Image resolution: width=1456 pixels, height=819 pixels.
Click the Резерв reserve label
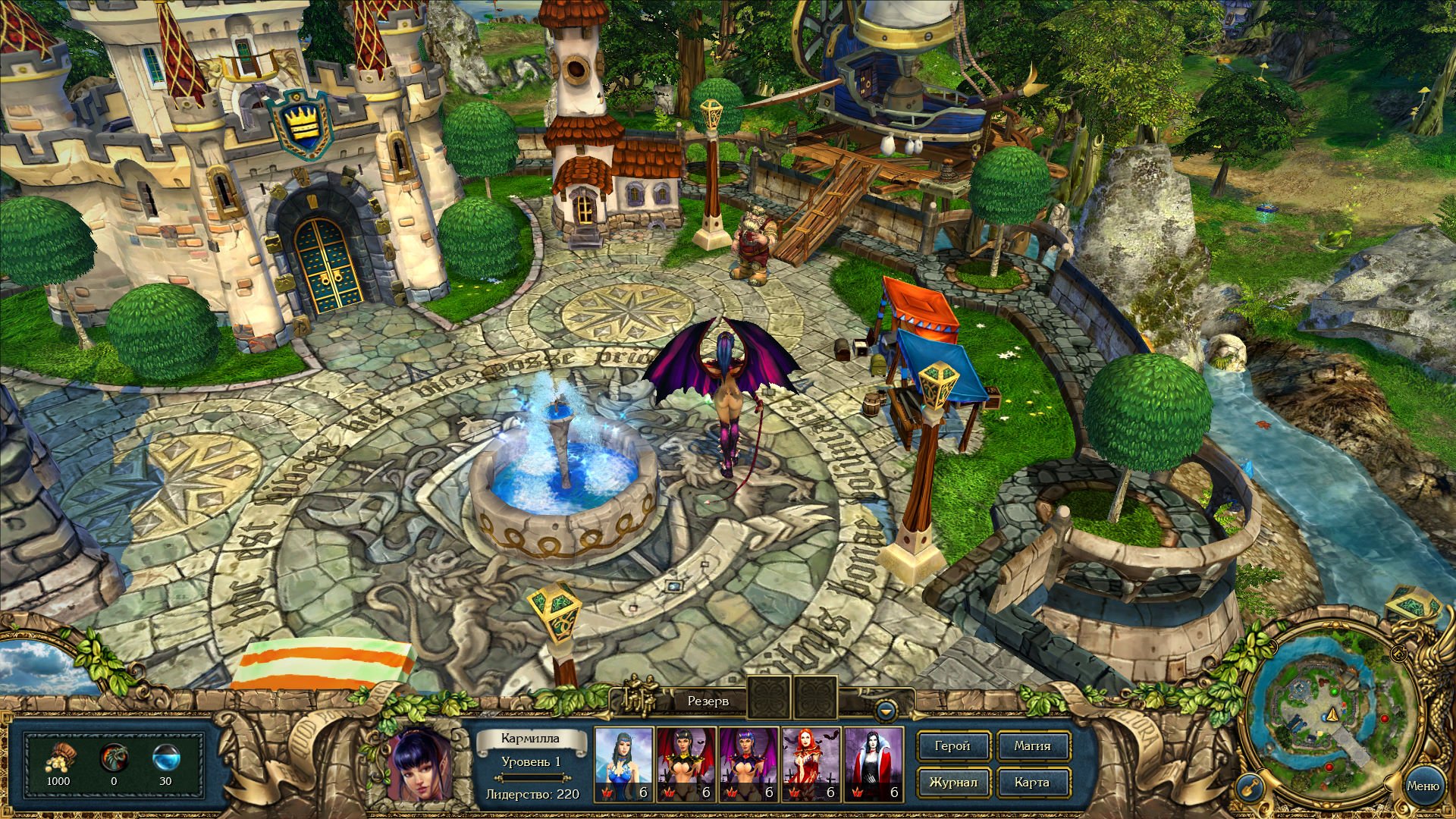point(708,701)
